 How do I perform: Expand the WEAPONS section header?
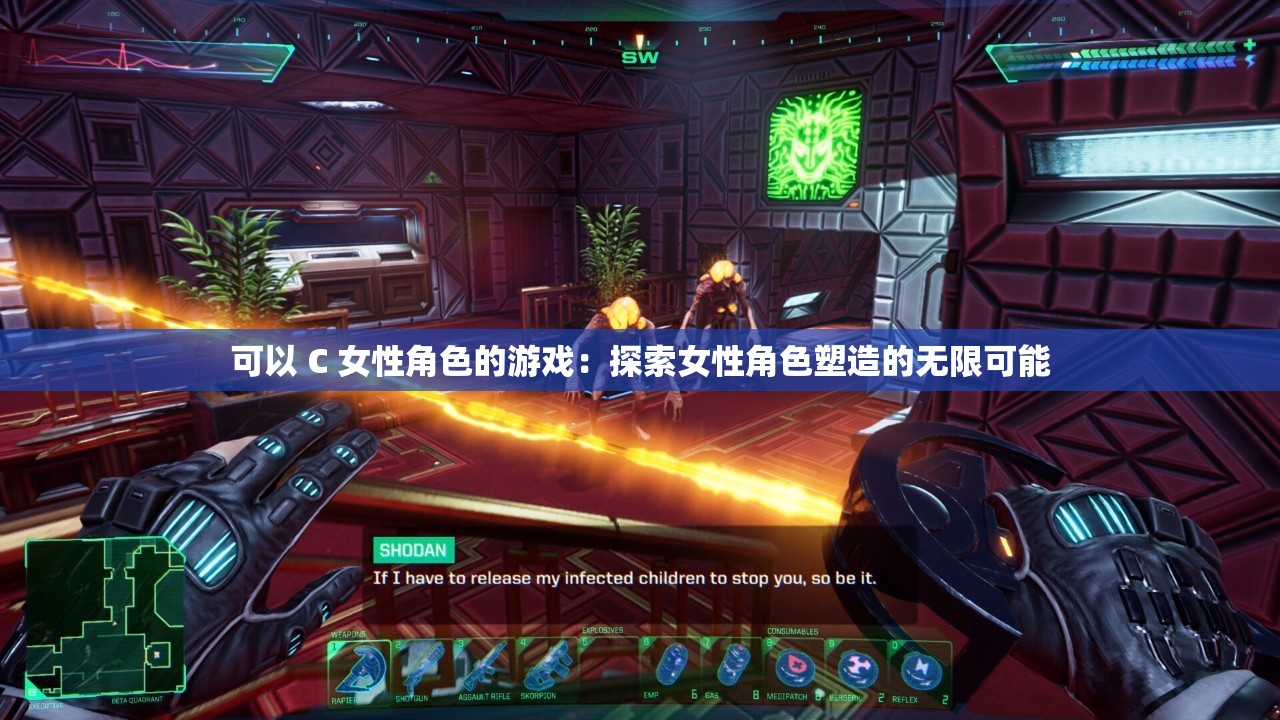coord(347,632)
